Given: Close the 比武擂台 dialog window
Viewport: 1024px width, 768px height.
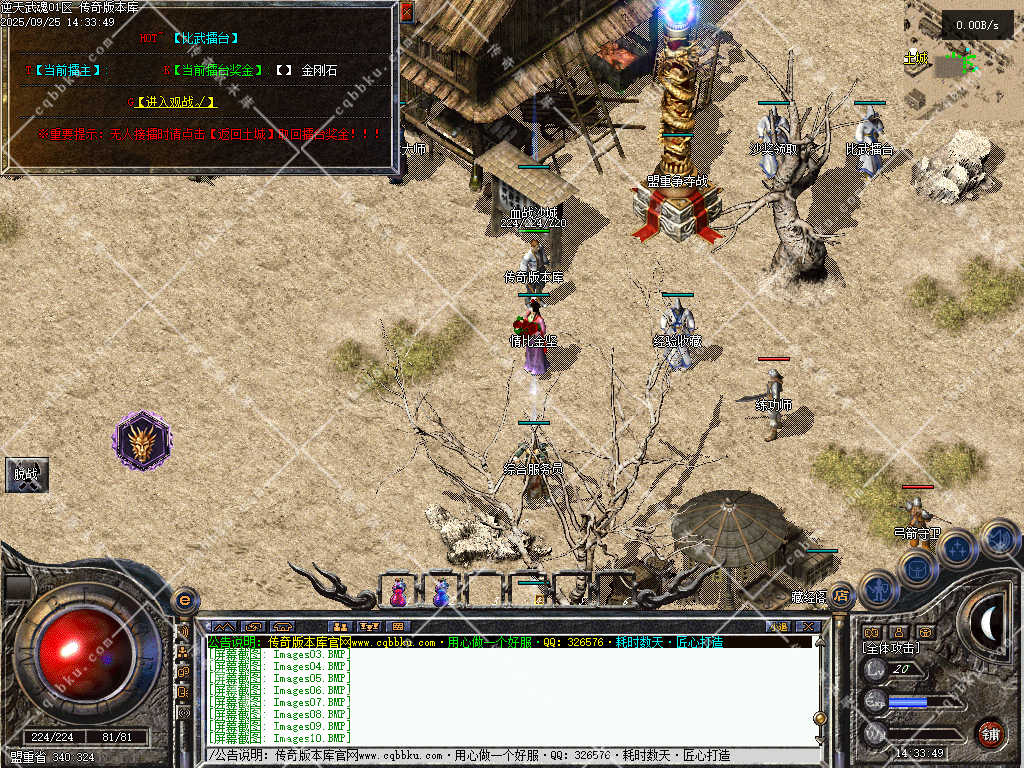Looking at the screenshot, I should pyautogui.click(x=406, y=12).
